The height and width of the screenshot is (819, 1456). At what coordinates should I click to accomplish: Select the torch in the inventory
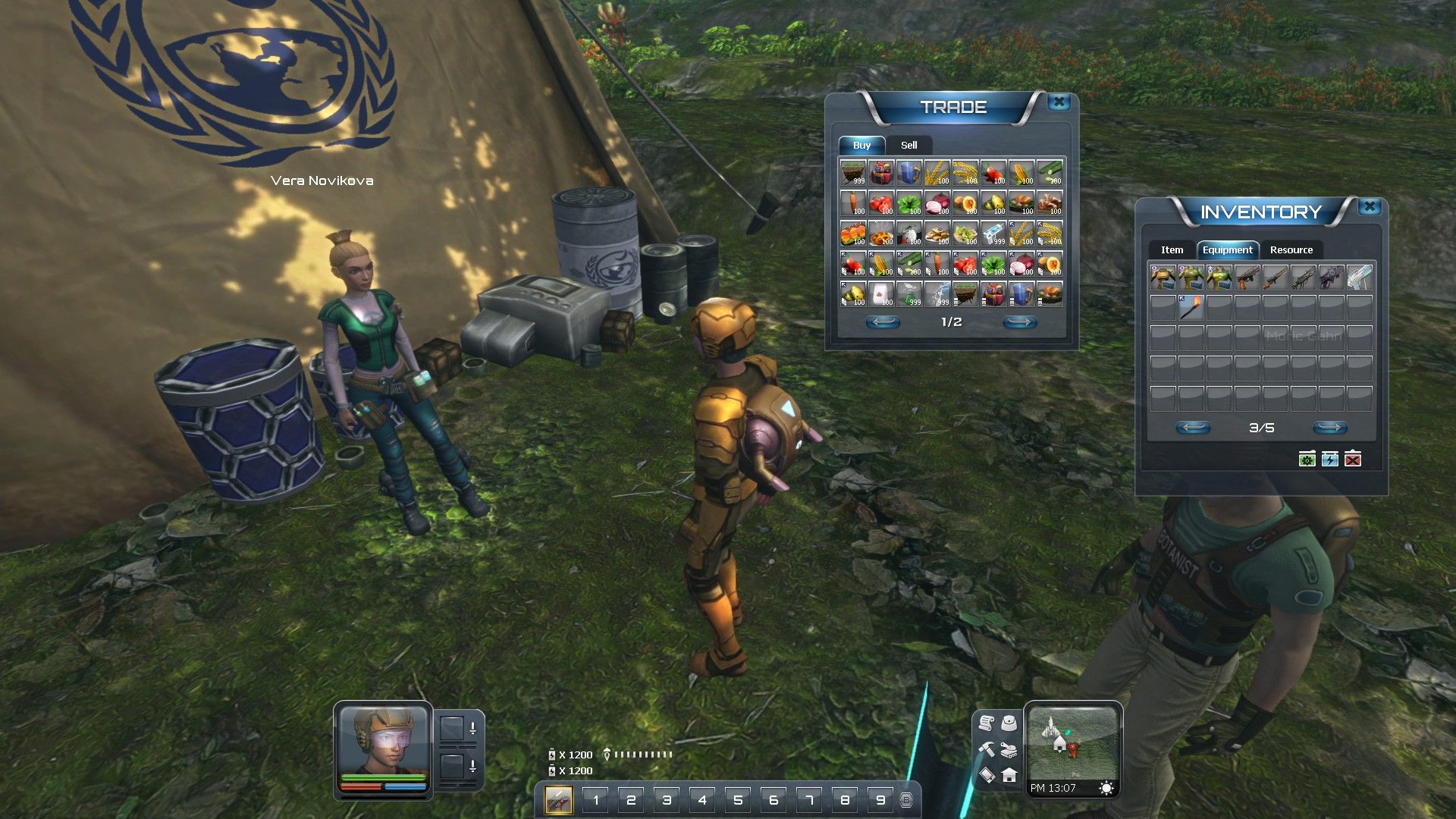click(x=1191, y=307)
